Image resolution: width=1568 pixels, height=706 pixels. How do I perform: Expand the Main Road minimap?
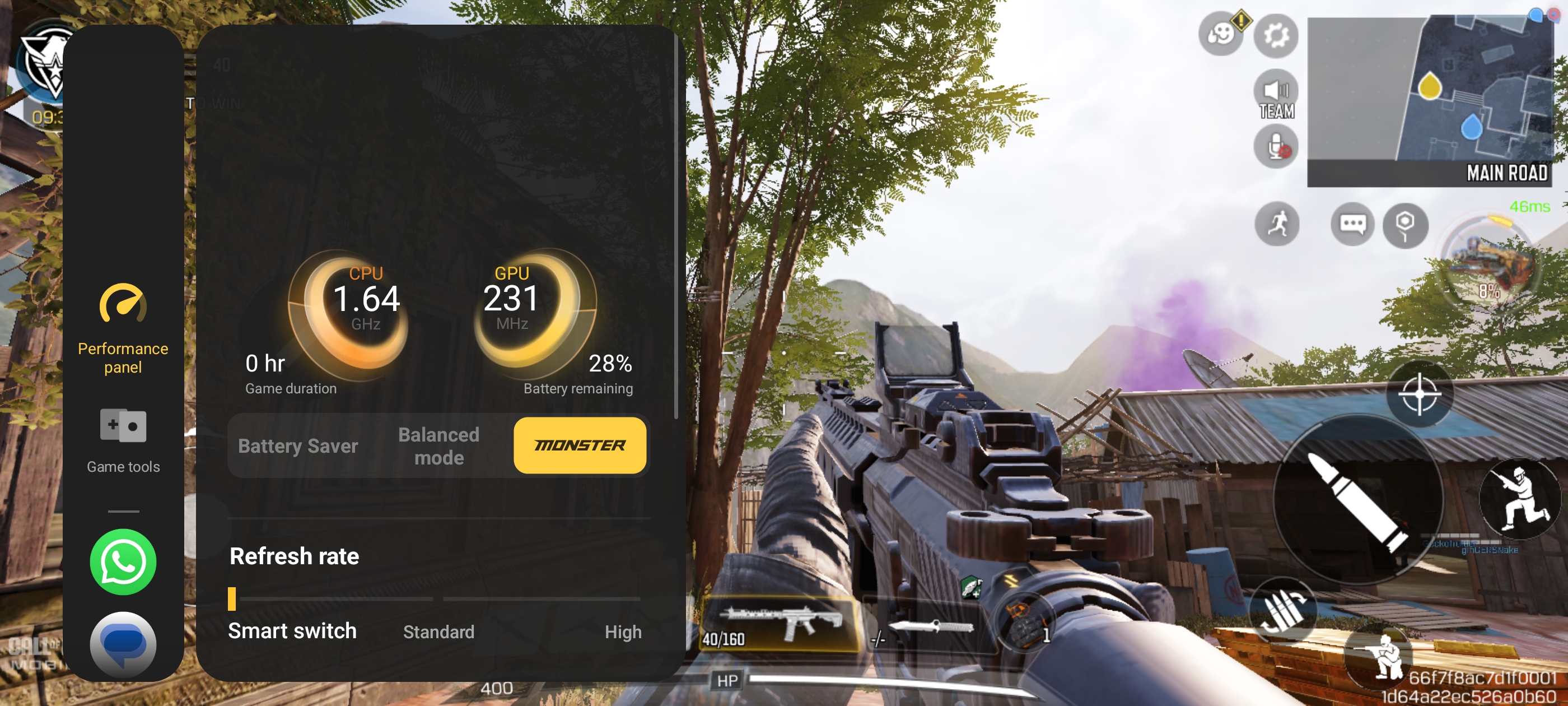click(1430, 100)
